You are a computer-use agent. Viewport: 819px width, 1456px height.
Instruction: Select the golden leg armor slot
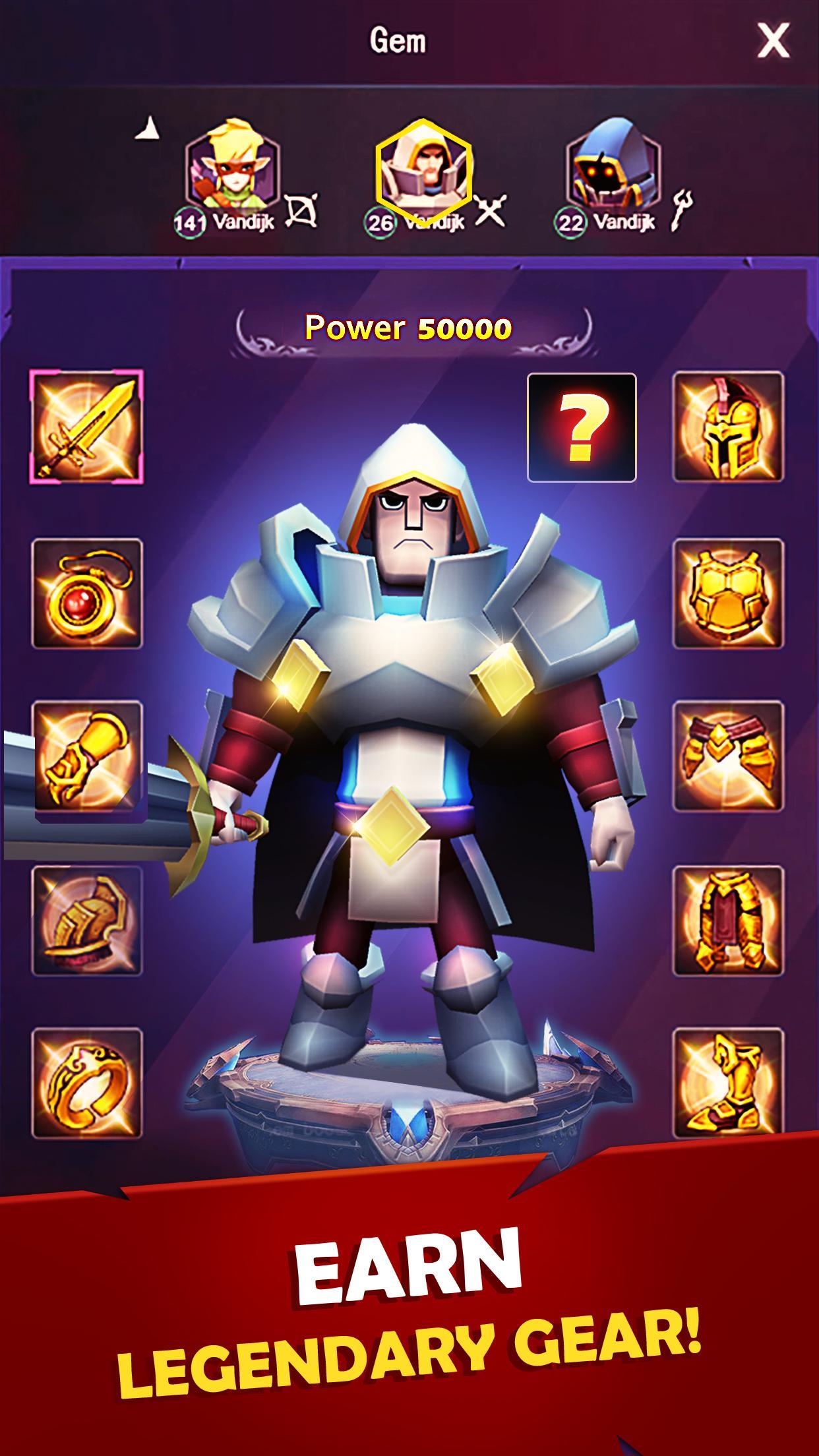click(728, 921)
